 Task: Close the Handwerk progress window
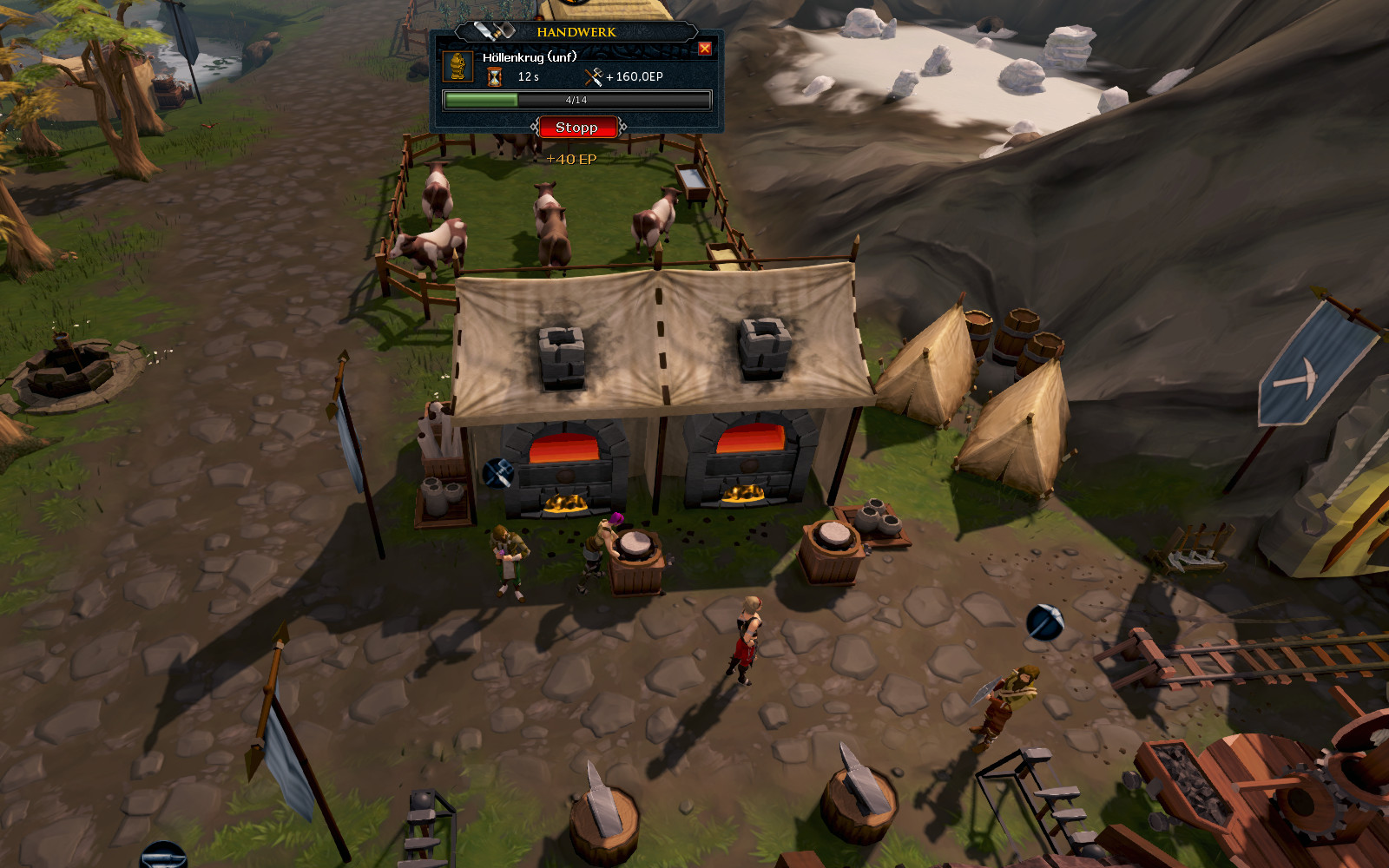(x=705, y=49)
